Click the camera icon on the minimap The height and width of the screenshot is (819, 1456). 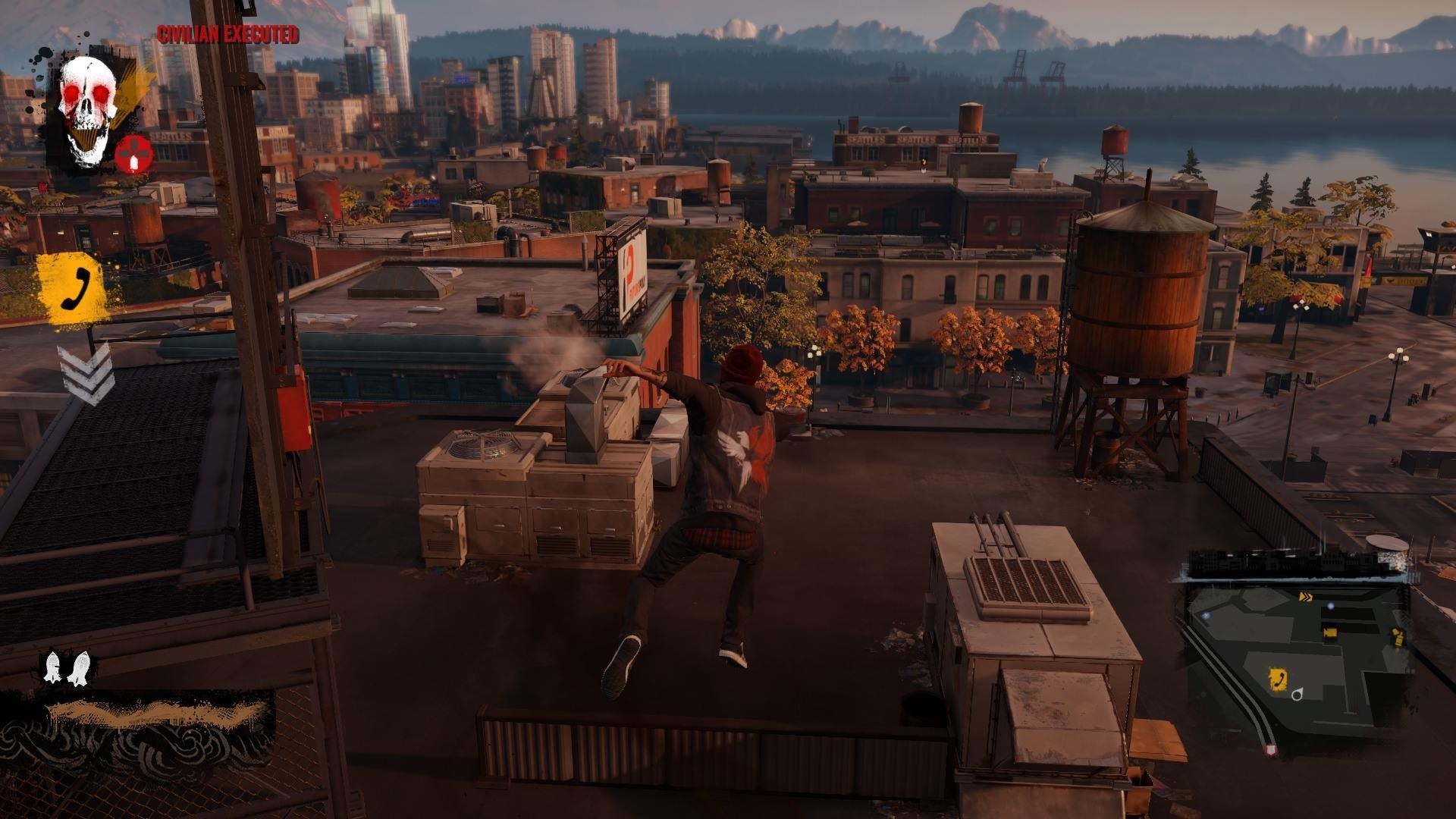pyautogui.click(x=1330, y=633)
